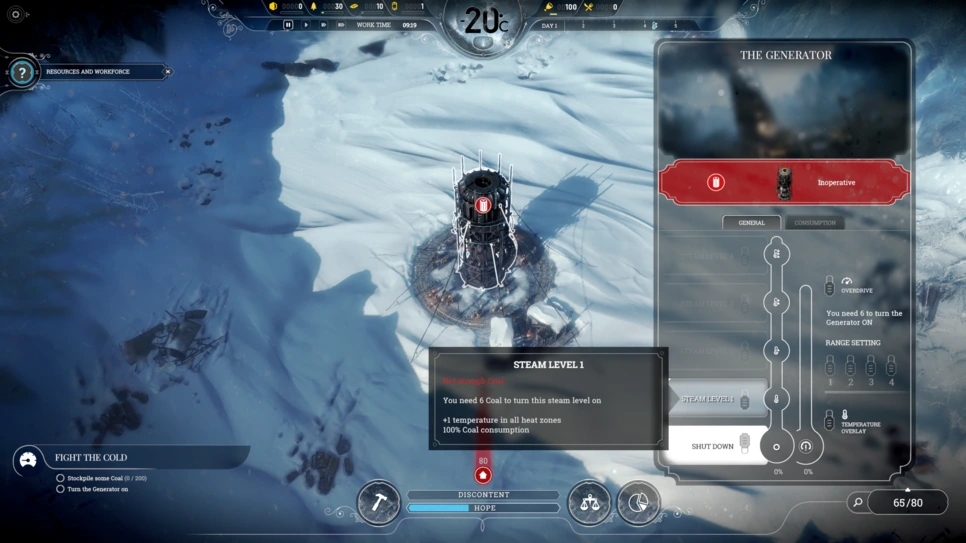The width and height of the screenshot is (966, 543).
Task: Click the magnifier population search button
Action: tap(857, 502)
